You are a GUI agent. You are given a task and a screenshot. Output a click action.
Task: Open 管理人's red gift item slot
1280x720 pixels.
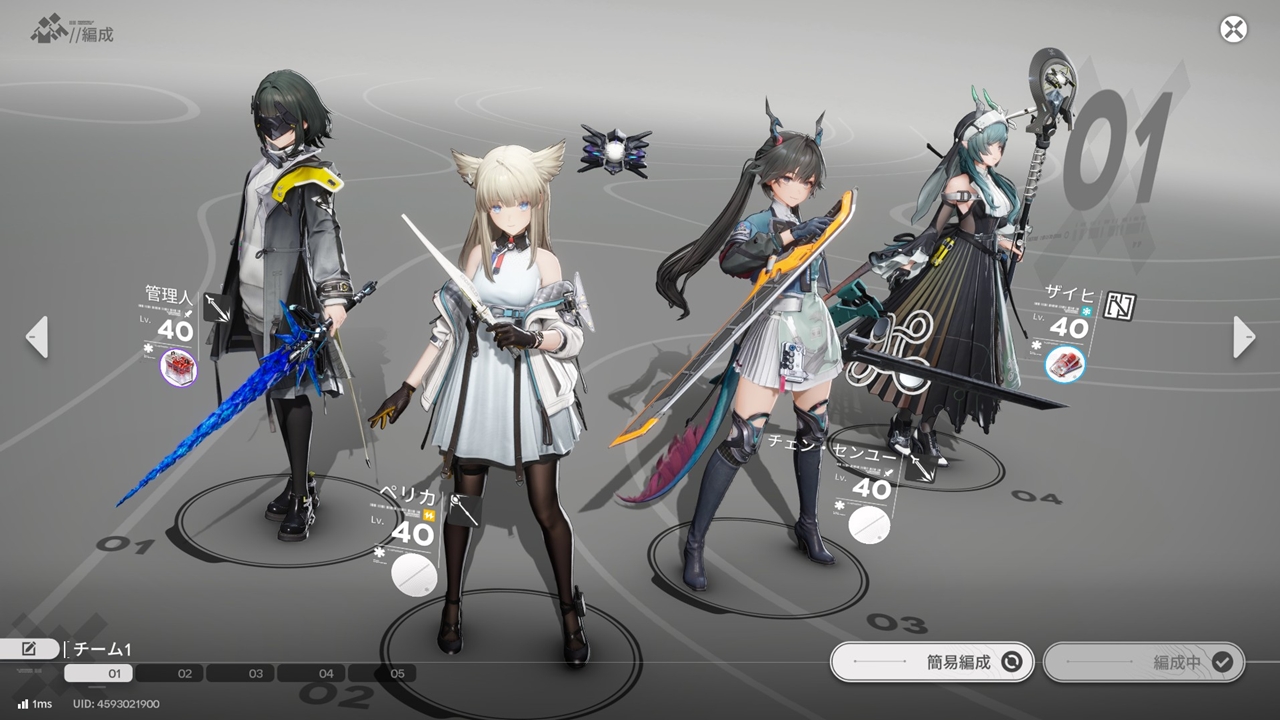pos(179,369)
